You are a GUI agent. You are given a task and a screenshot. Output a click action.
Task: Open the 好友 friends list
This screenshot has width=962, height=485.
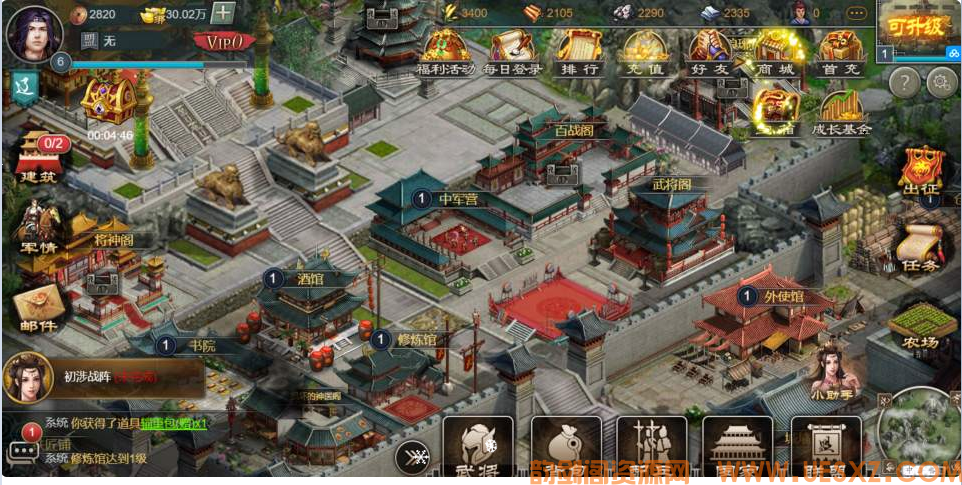tap(711, 53)
